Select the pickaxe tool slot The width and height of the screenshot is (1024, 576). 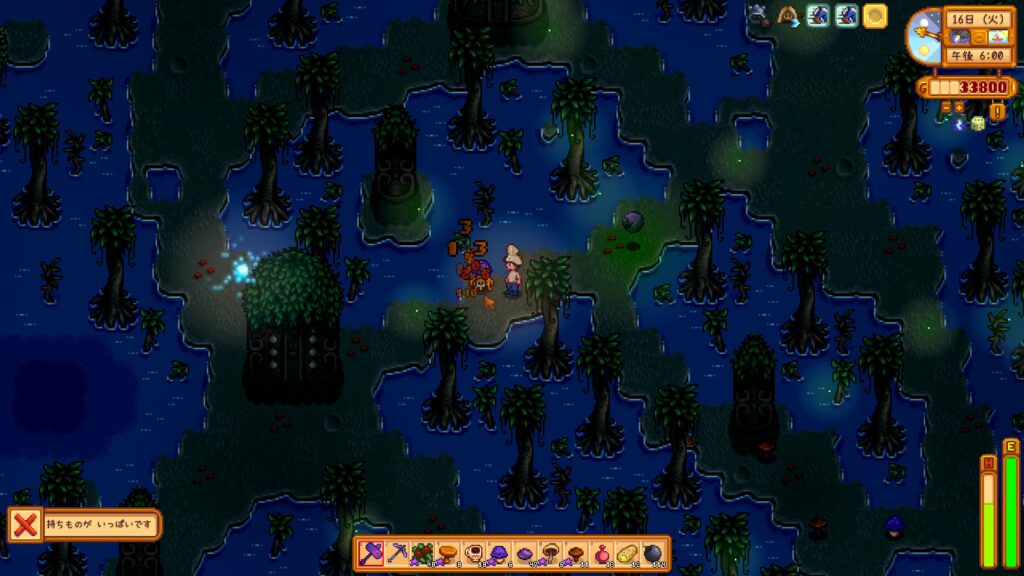396,553
